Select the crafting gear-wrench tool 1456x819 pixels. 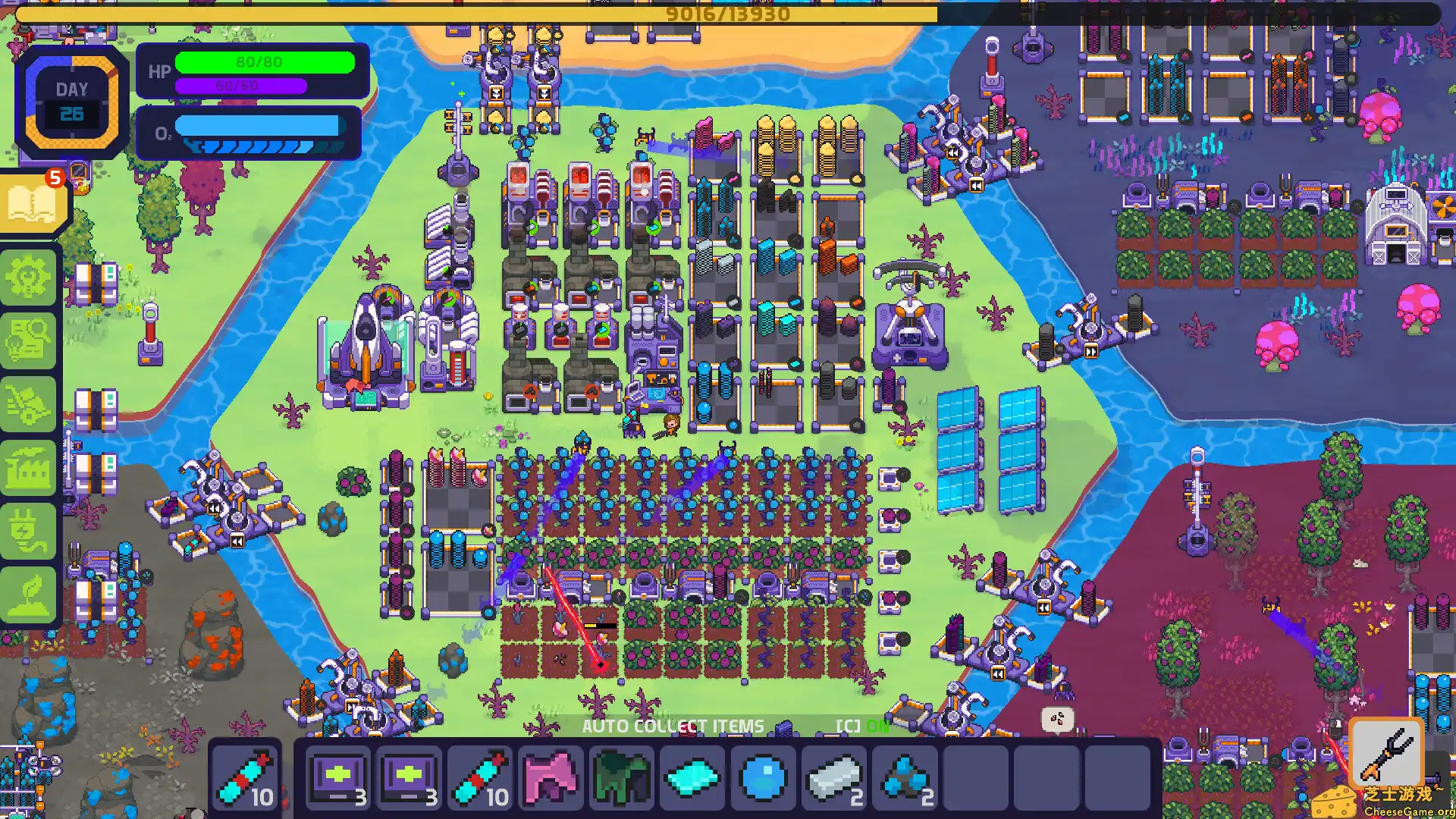(x=30, y=277)
